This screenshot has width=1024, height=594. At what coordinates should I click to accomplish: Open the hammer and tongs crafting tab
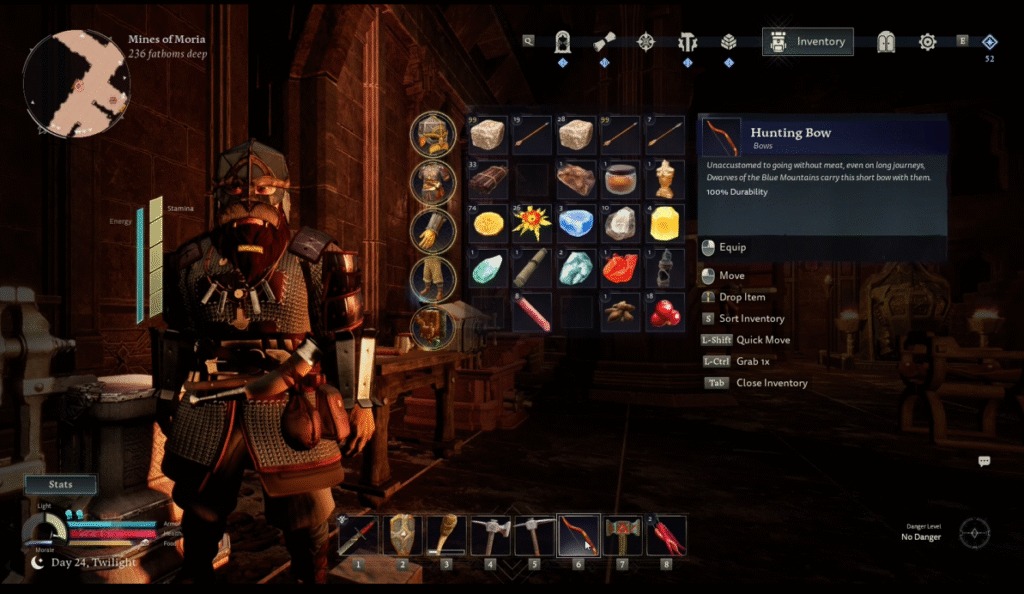point(688,42)
